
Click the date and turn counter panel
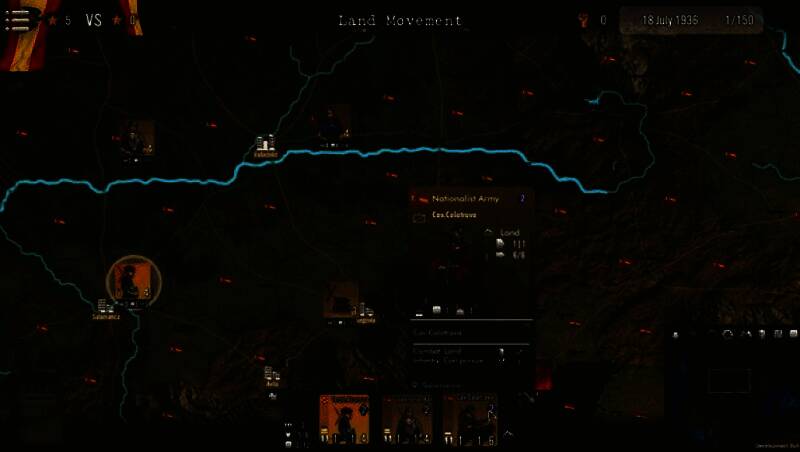(690, 20)
